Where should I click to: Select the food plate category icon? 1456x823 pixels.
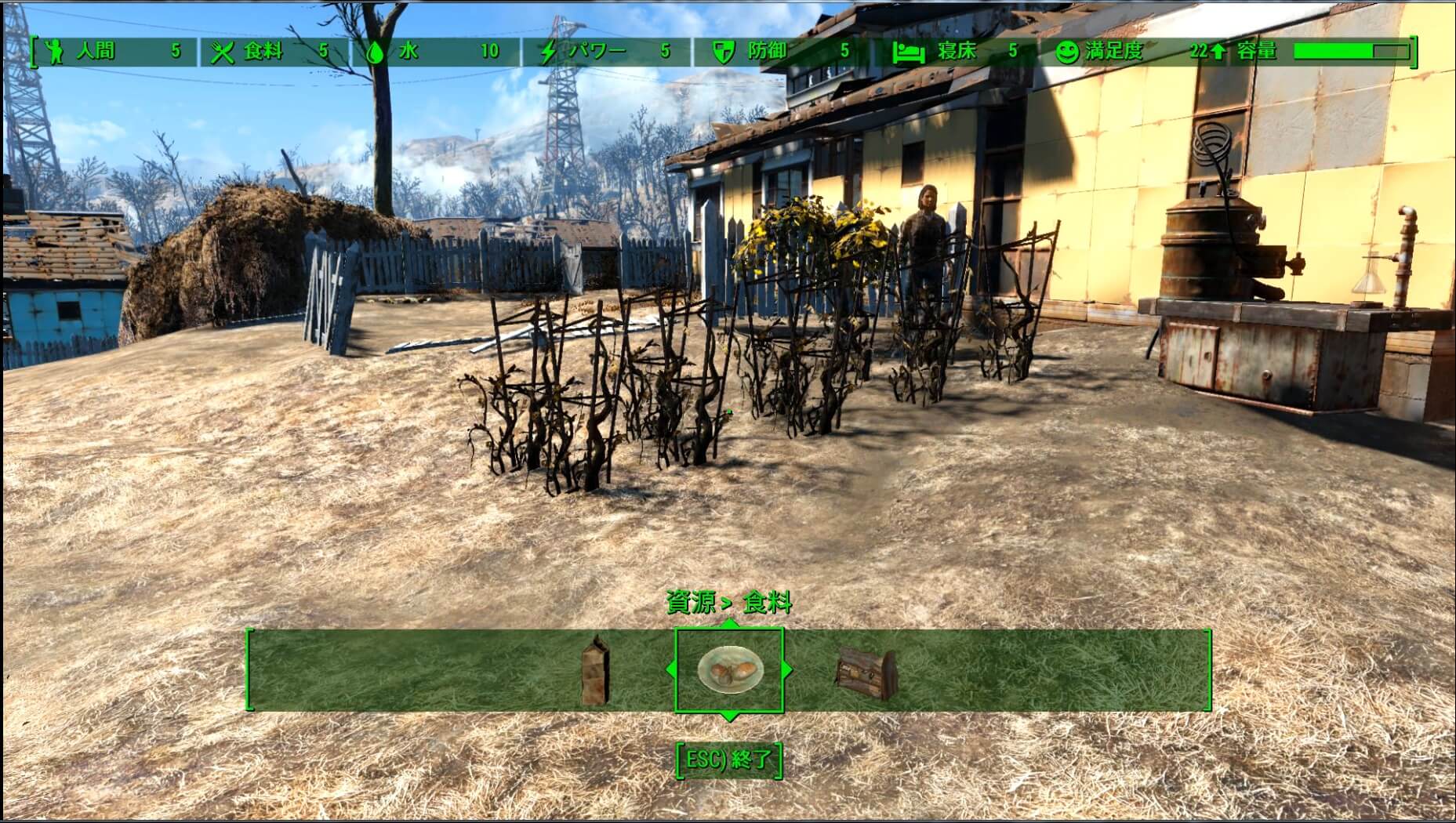coord(729,670)
